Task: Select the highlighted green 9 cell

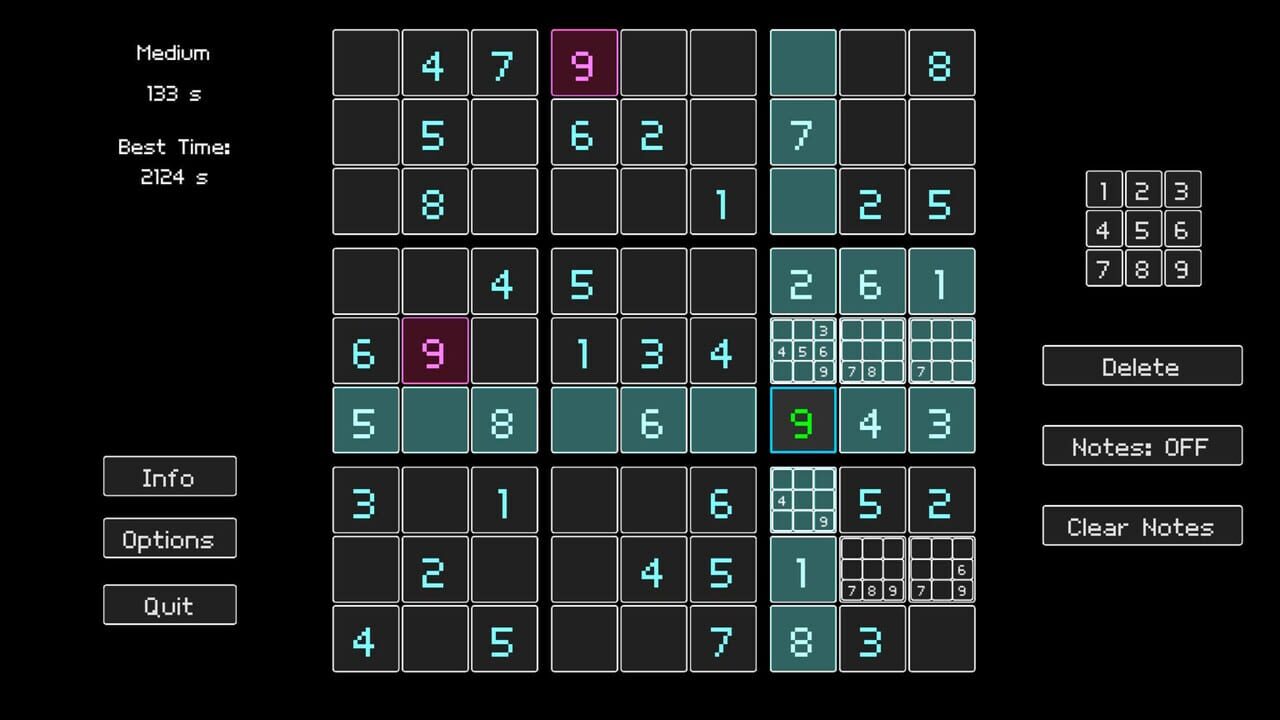Action: (x=802, y=420)
